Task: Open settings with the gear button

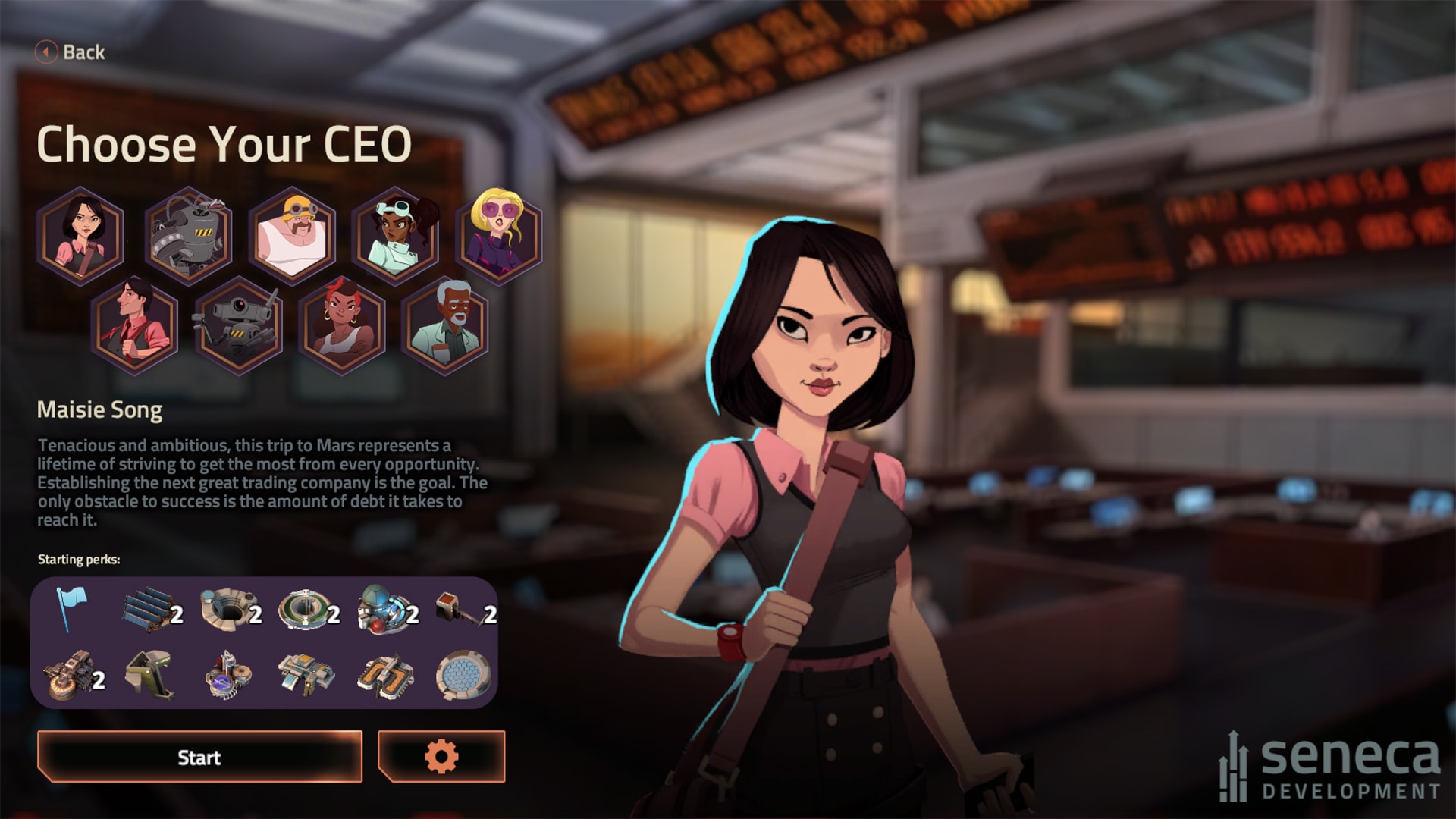Action: (441, 757)
